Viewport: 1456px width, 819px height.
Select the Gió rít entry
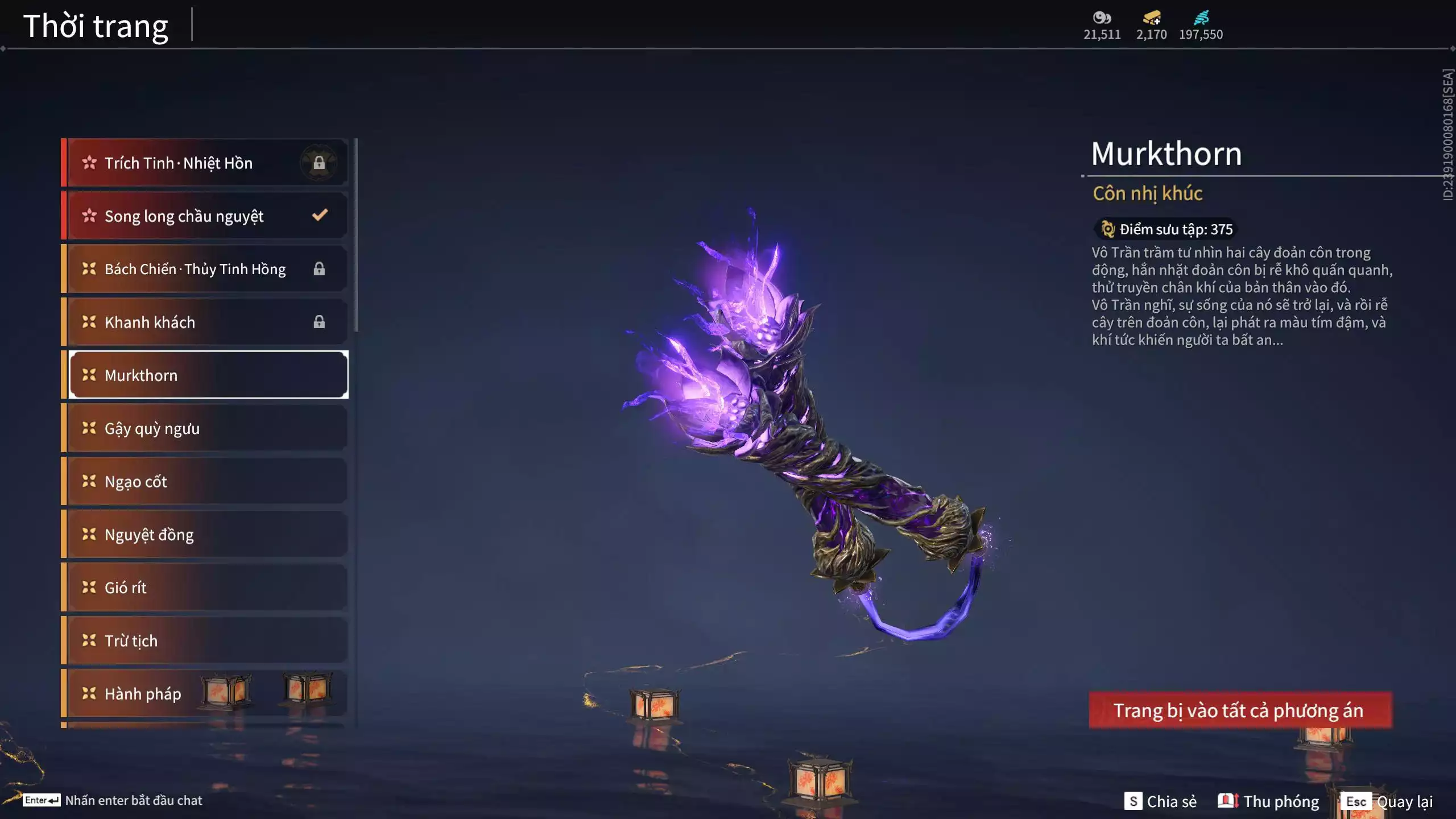(x=205, y=588)
